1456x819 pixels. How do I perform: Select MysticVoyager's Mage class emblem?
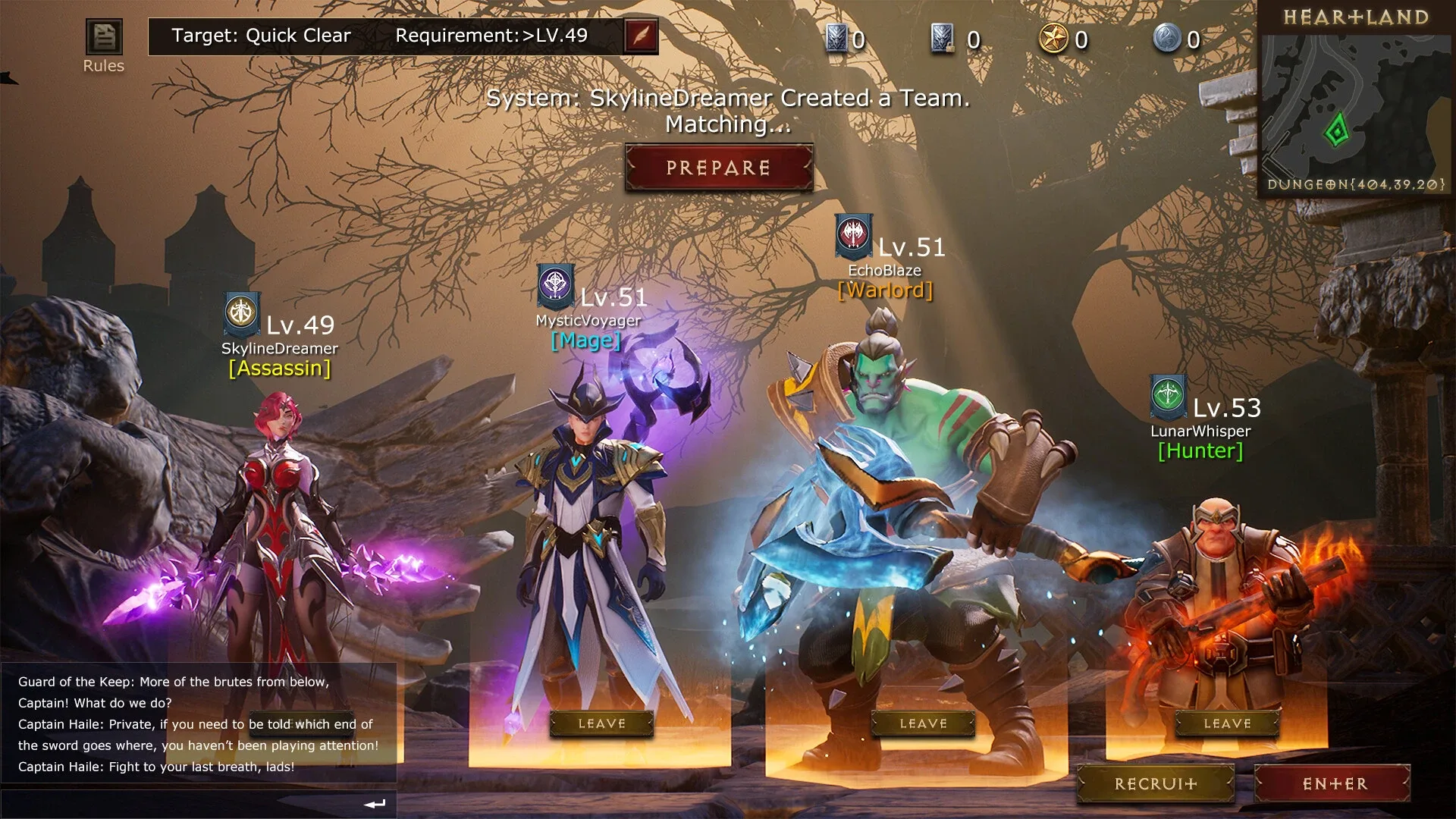(x=556, y=285)
